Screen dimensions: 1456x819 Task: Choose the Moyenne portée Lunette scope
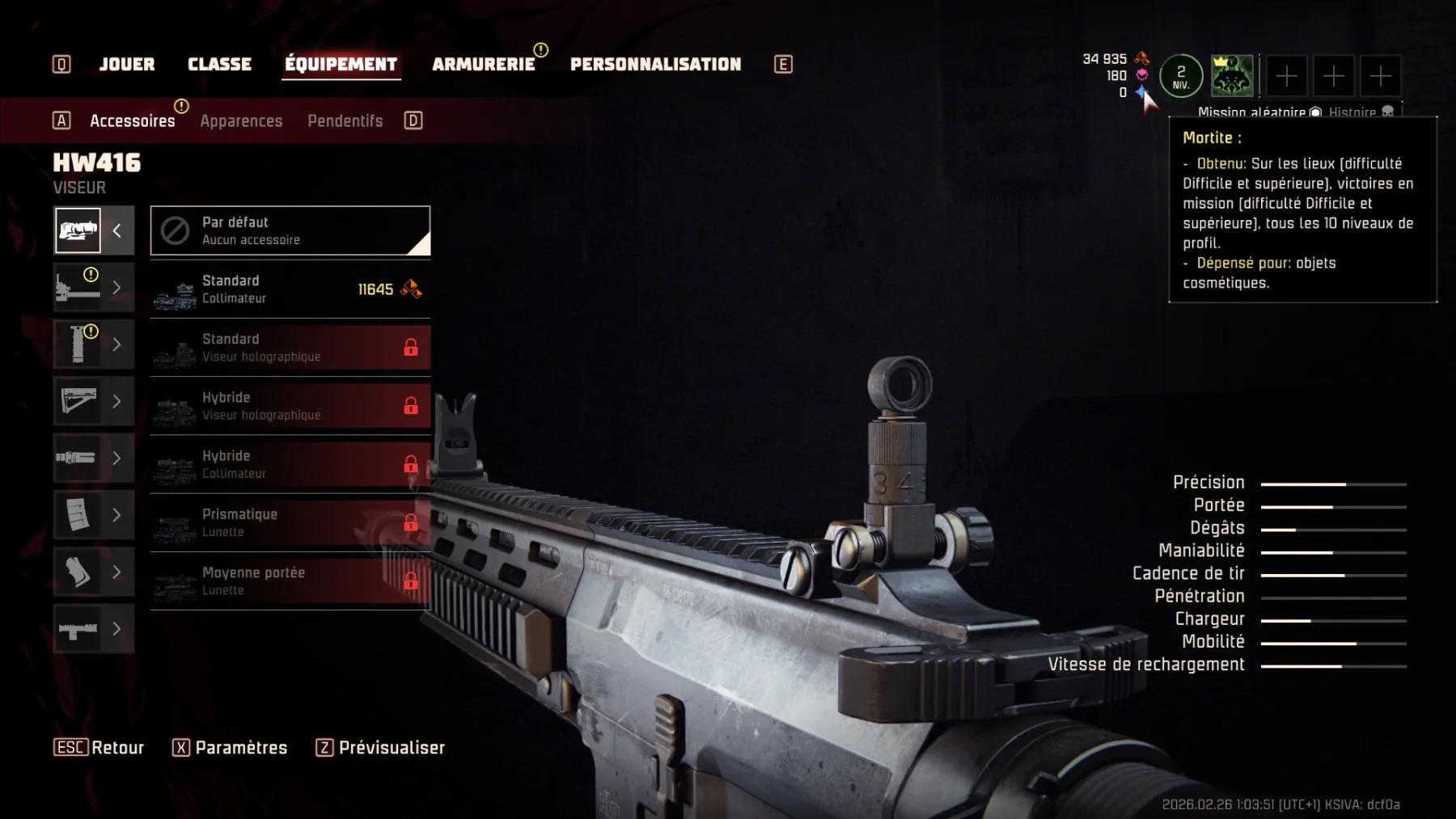tap(290, 580)
